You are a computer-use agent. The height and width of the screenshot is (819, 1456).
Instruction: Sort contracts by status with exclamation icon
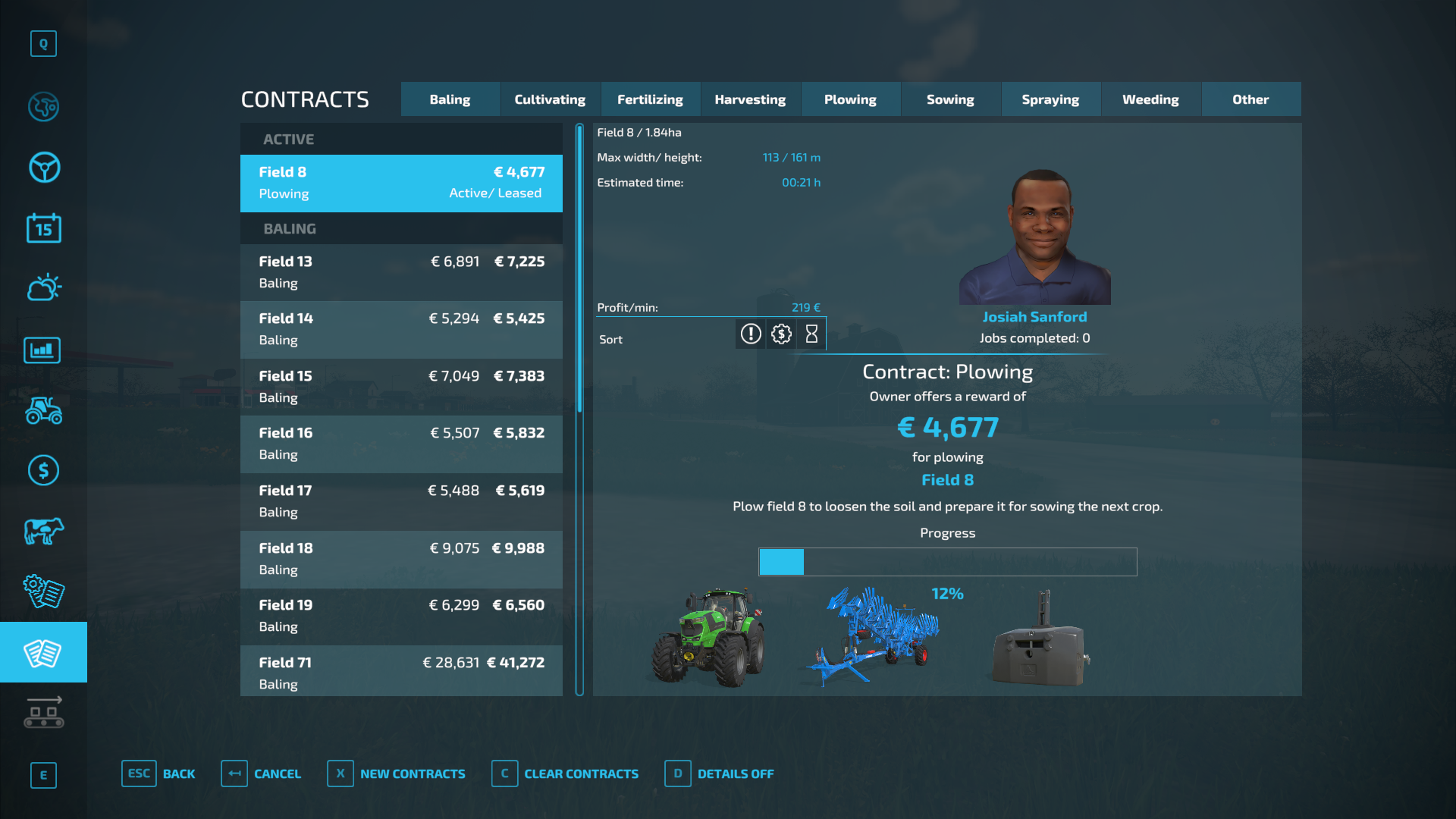tap(750, 334)
